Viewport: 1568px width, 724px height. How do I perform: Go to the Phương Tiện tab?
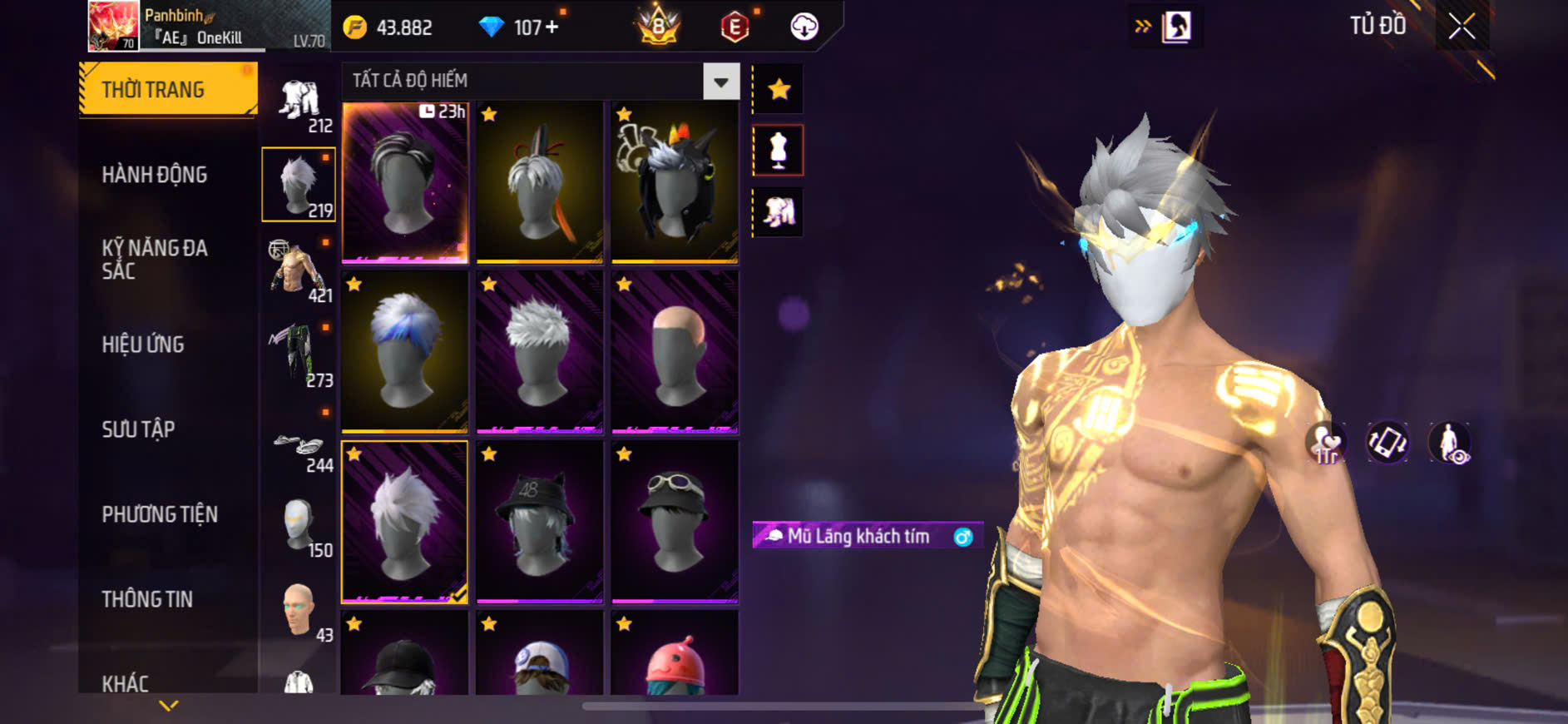coord(160,514)
